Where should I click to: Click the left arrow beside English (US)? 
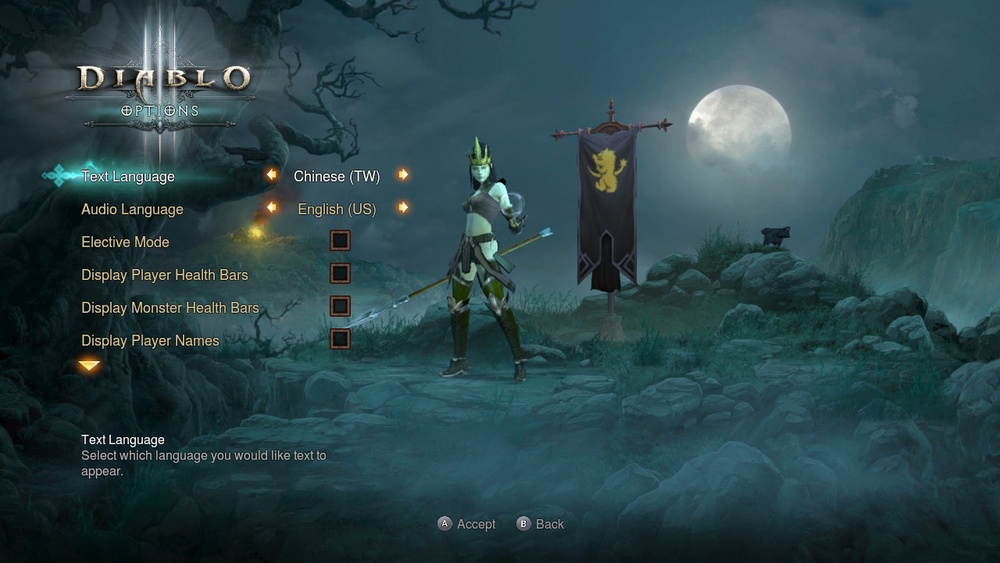point(271,208)
